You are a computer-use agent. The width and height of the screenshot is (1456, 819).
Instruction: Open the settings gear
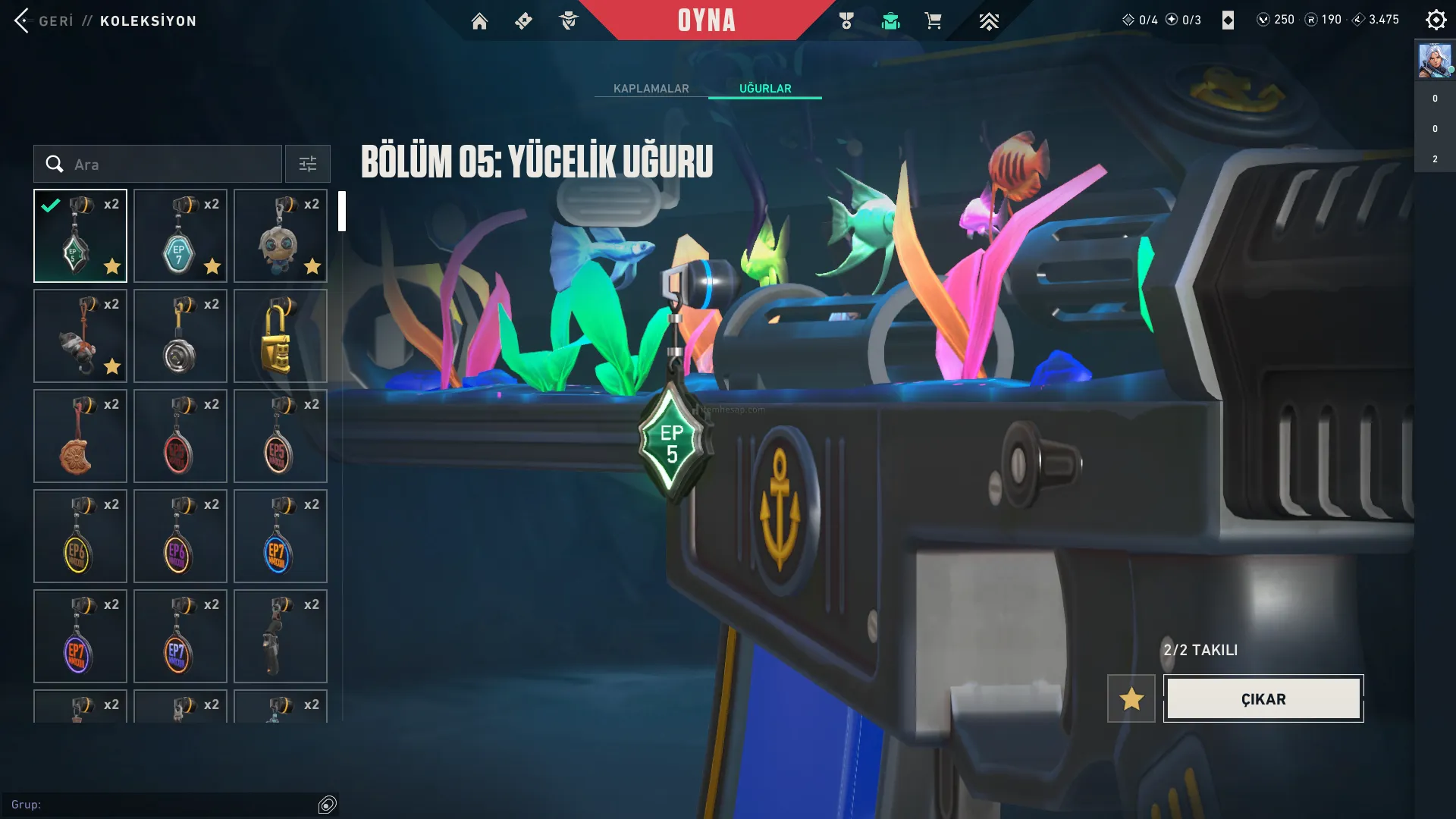1436,20
